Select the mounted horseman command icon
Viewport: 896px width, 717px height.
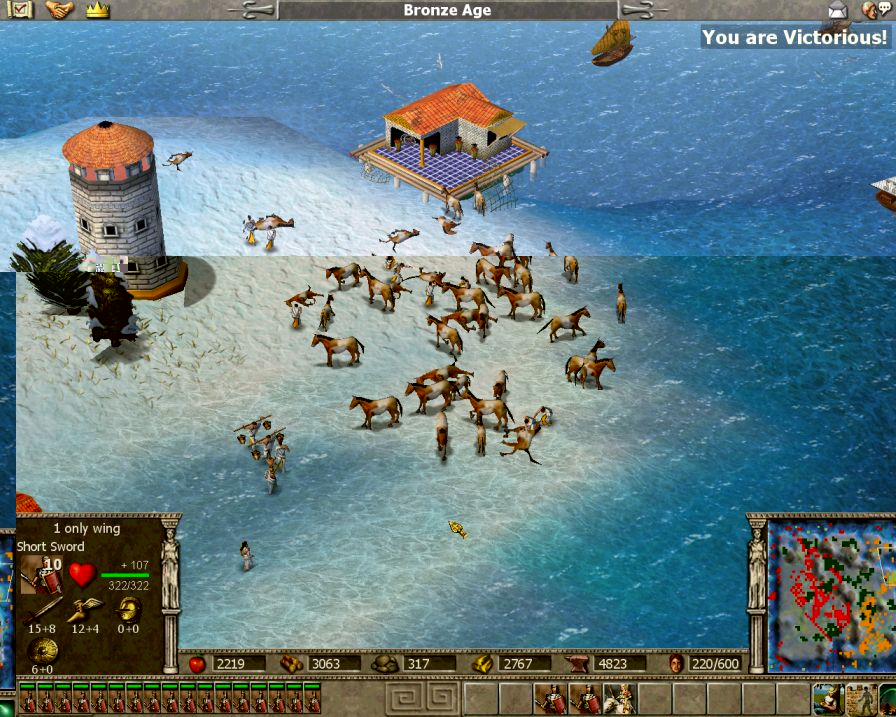click(x=620, y=699)
